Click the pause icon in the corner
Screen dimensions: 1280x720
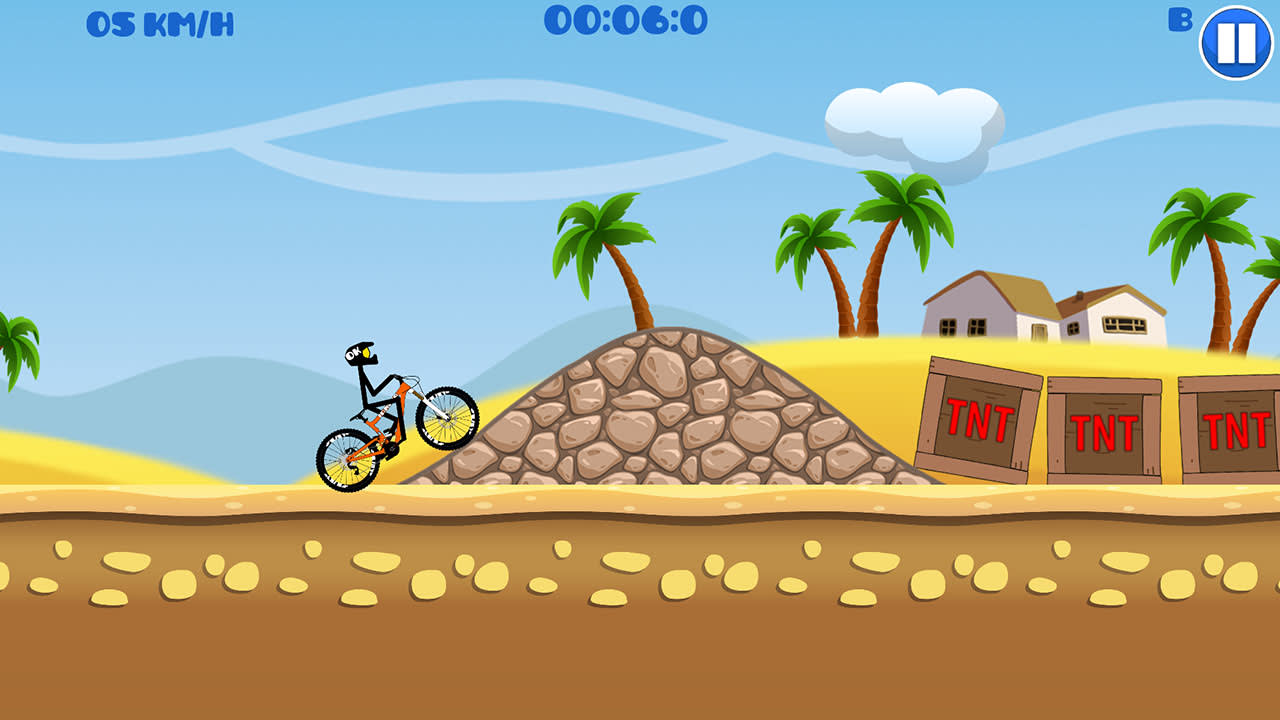coord(1234,42)
